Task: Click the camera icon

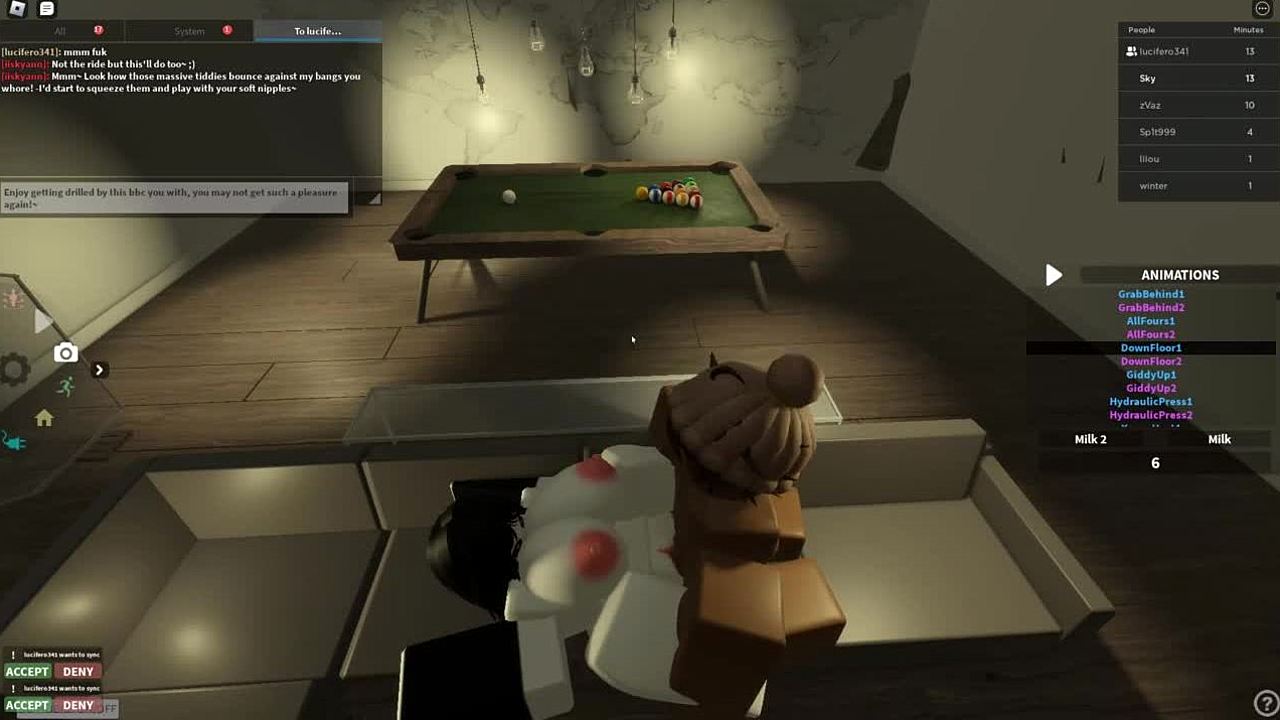Action: click(x=66, y=353)
